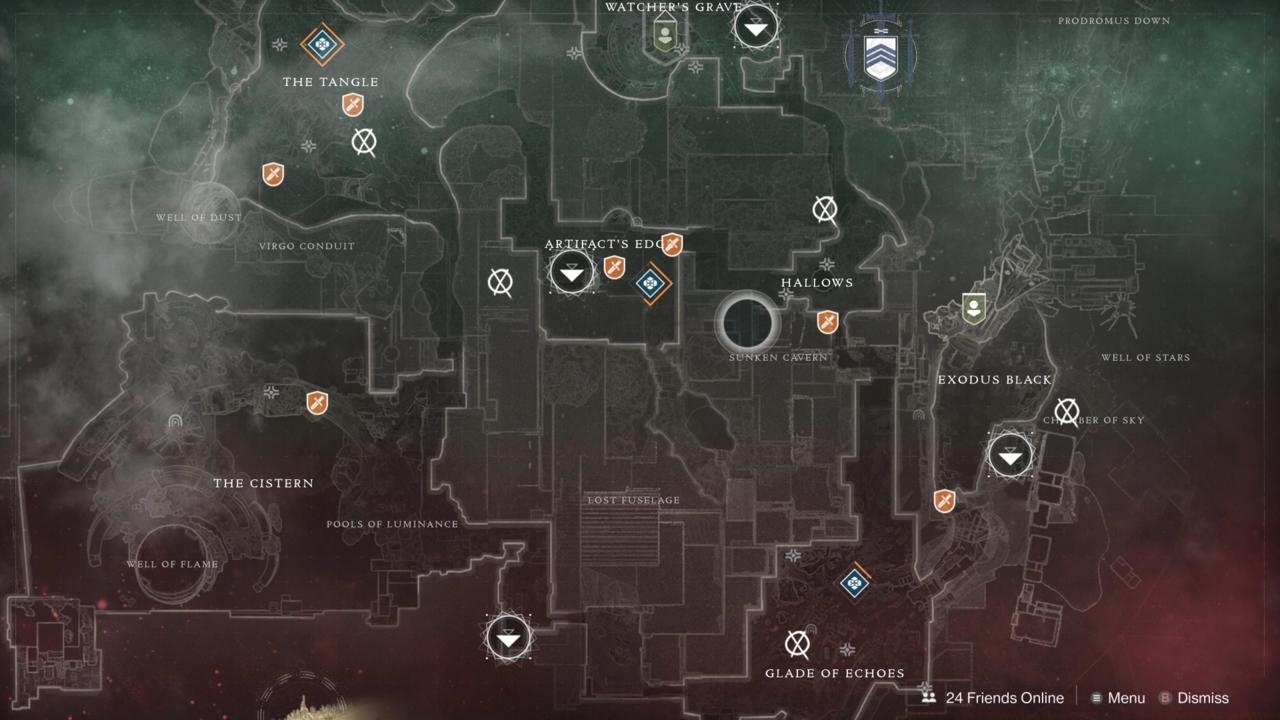
Task: Click the Lost Sector left of Artifact's Edge
Action: 499,283
